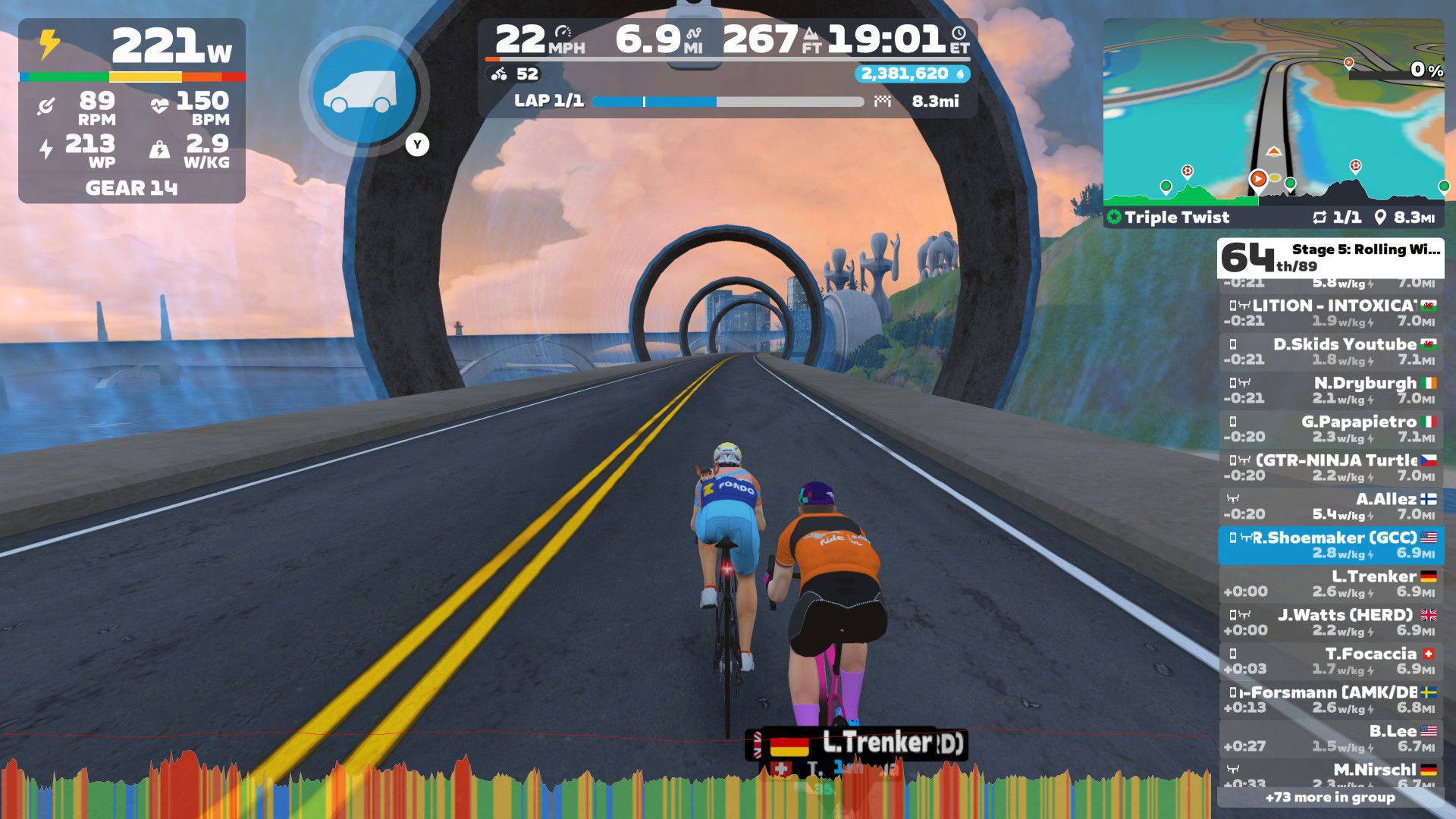Select G.Papapietro rider entry

click(x=1330, y=429)
